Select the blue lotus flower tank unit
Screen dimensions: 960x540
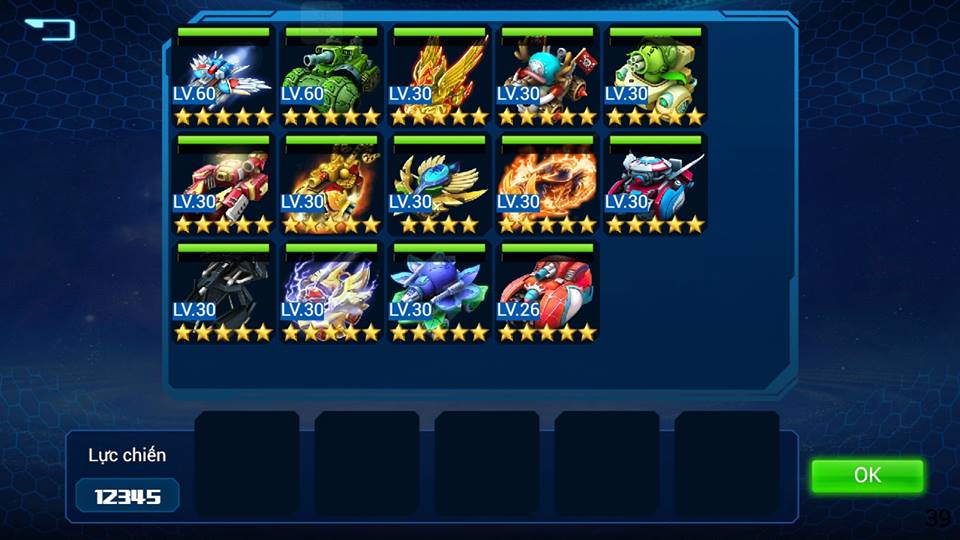(439, 292)
